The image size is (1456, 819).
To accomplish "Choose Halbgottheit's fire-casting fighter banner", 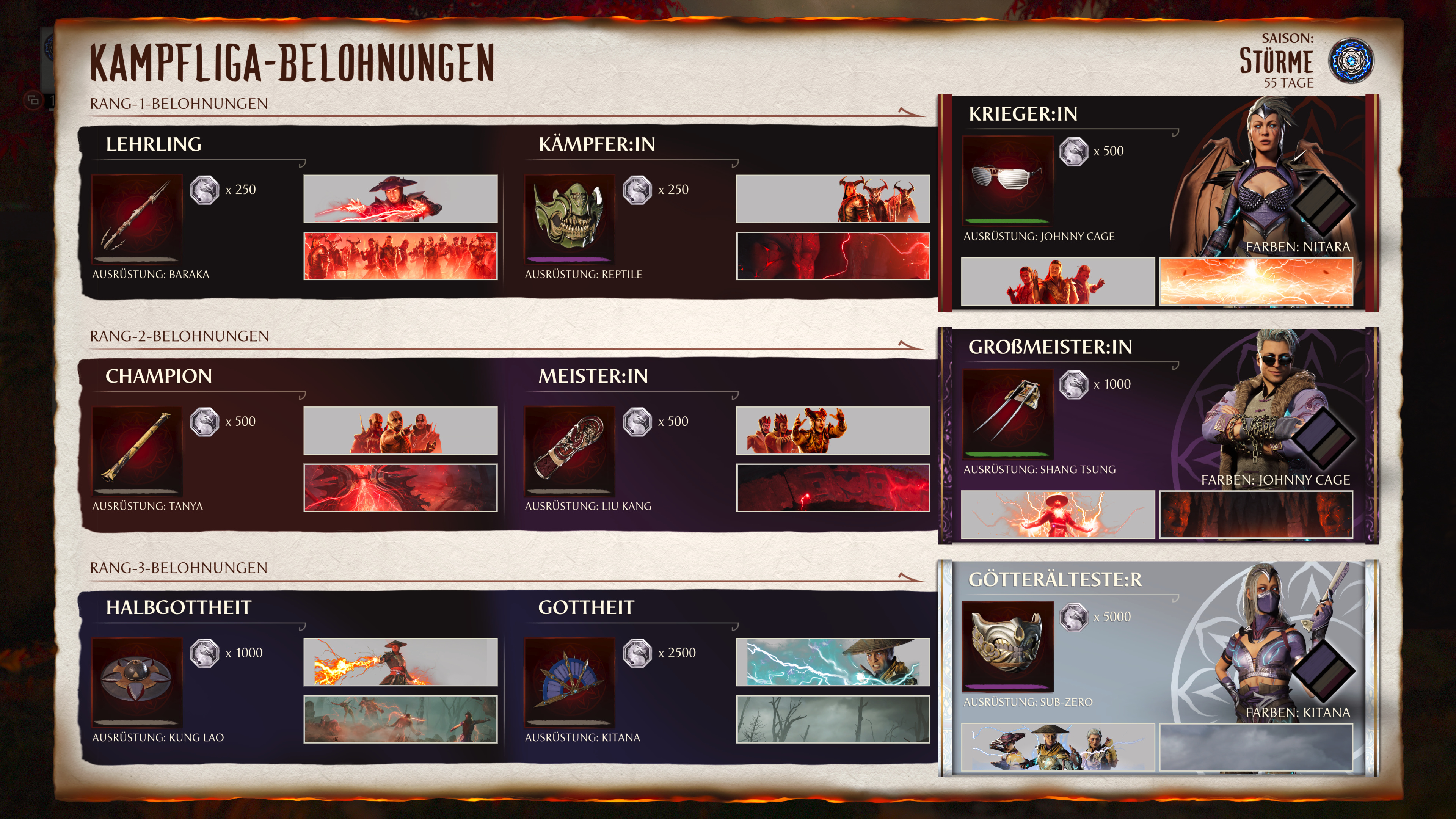I will (400, 662).
